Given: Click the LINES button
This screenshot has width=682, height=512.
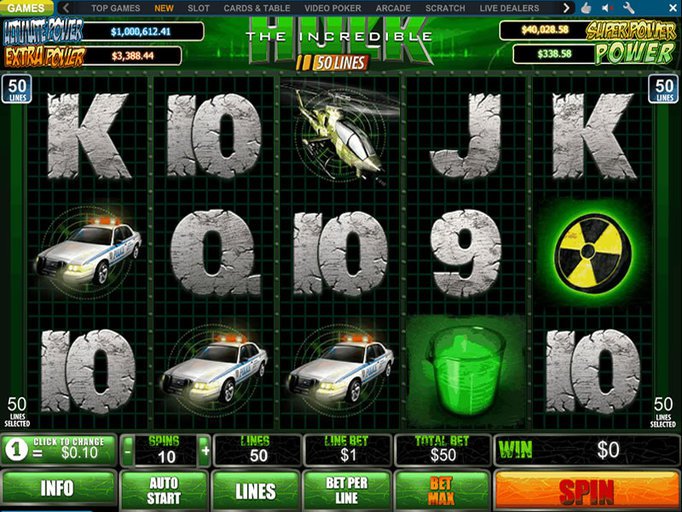Looking at the screenshot, I should pyautogui.click(x=255, y=490).
